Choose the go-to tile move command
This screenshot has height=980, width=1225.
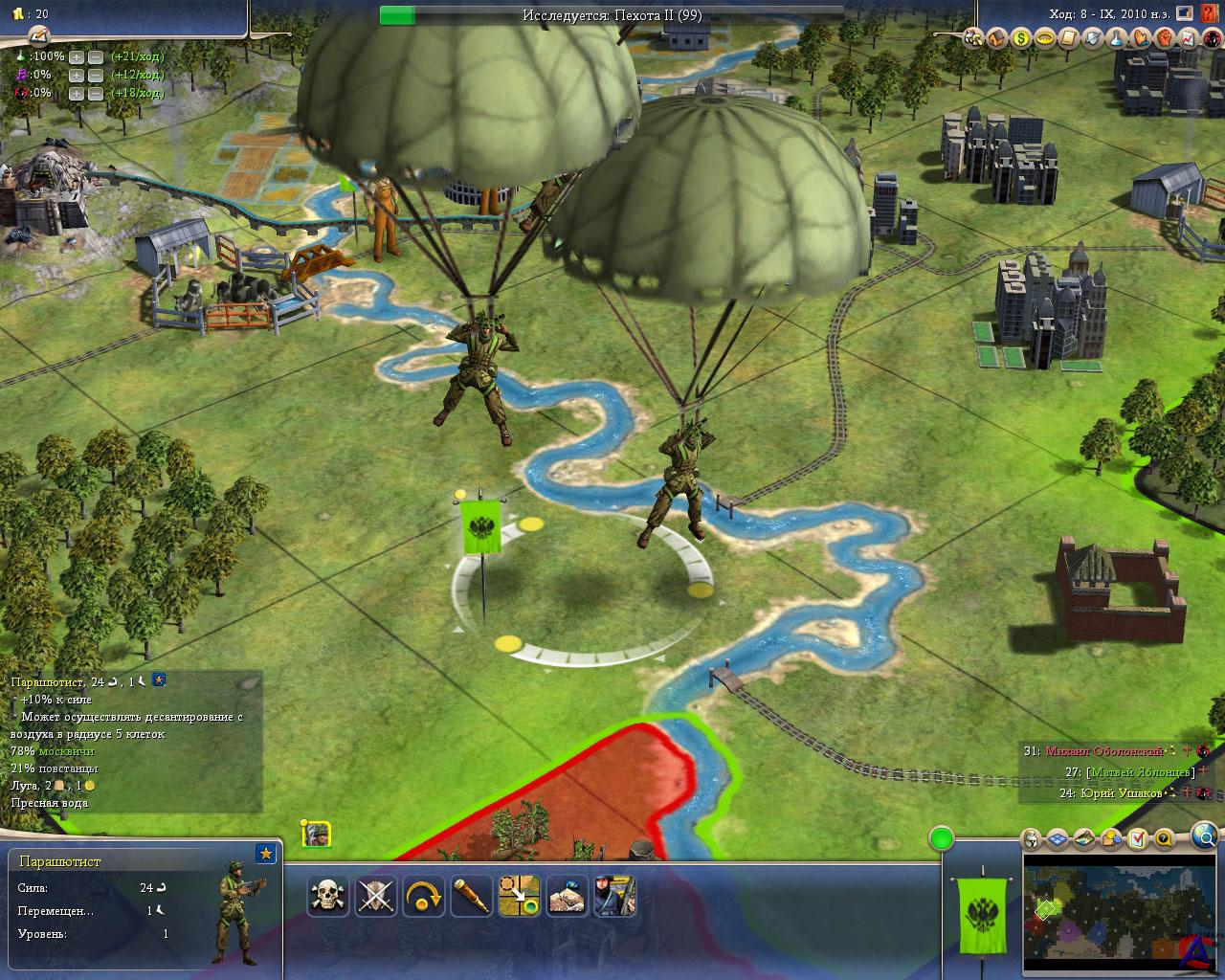pos(519,897)
